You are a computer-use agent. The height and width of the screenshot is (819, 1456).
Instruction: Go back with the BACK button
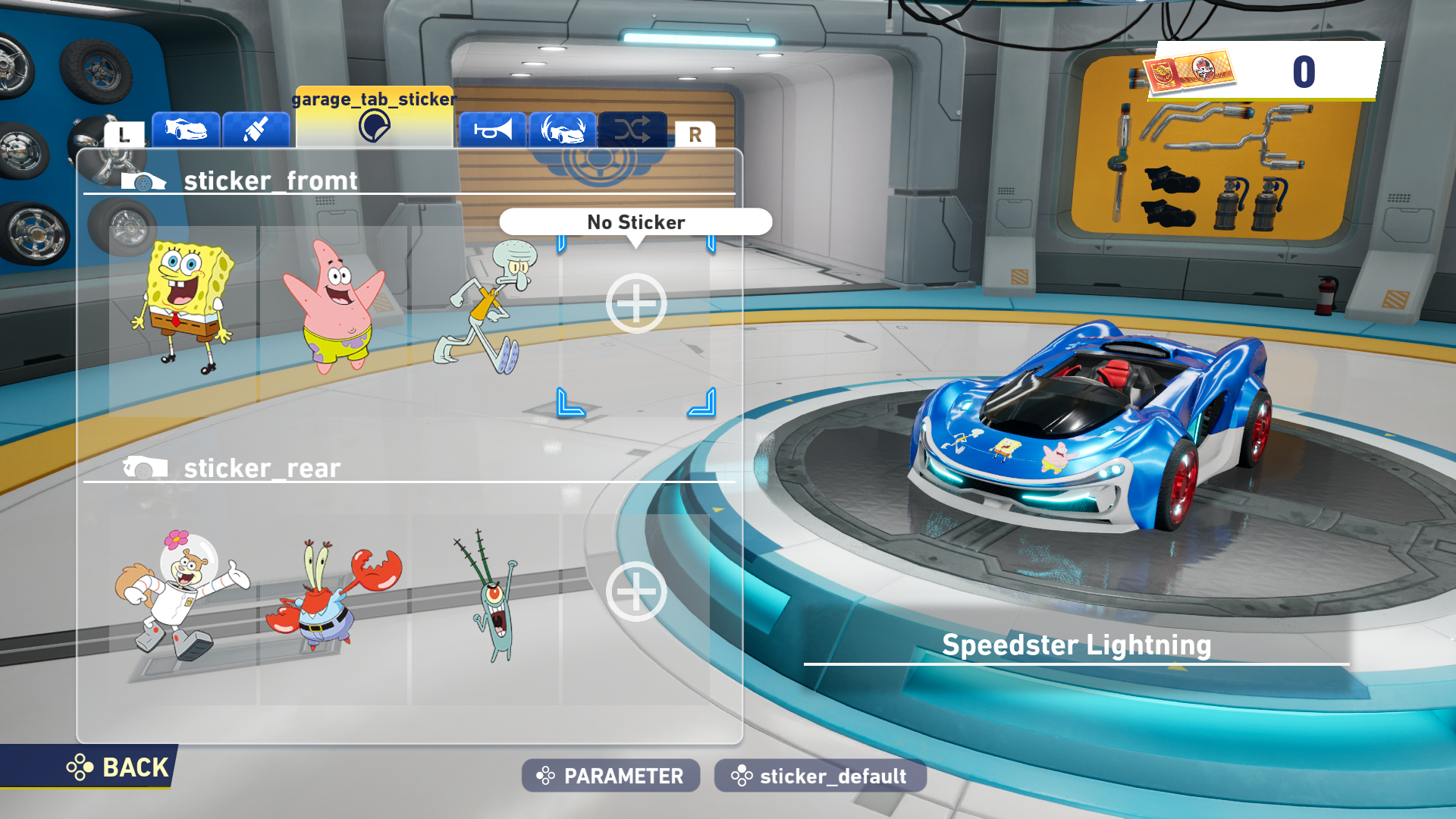119,767
